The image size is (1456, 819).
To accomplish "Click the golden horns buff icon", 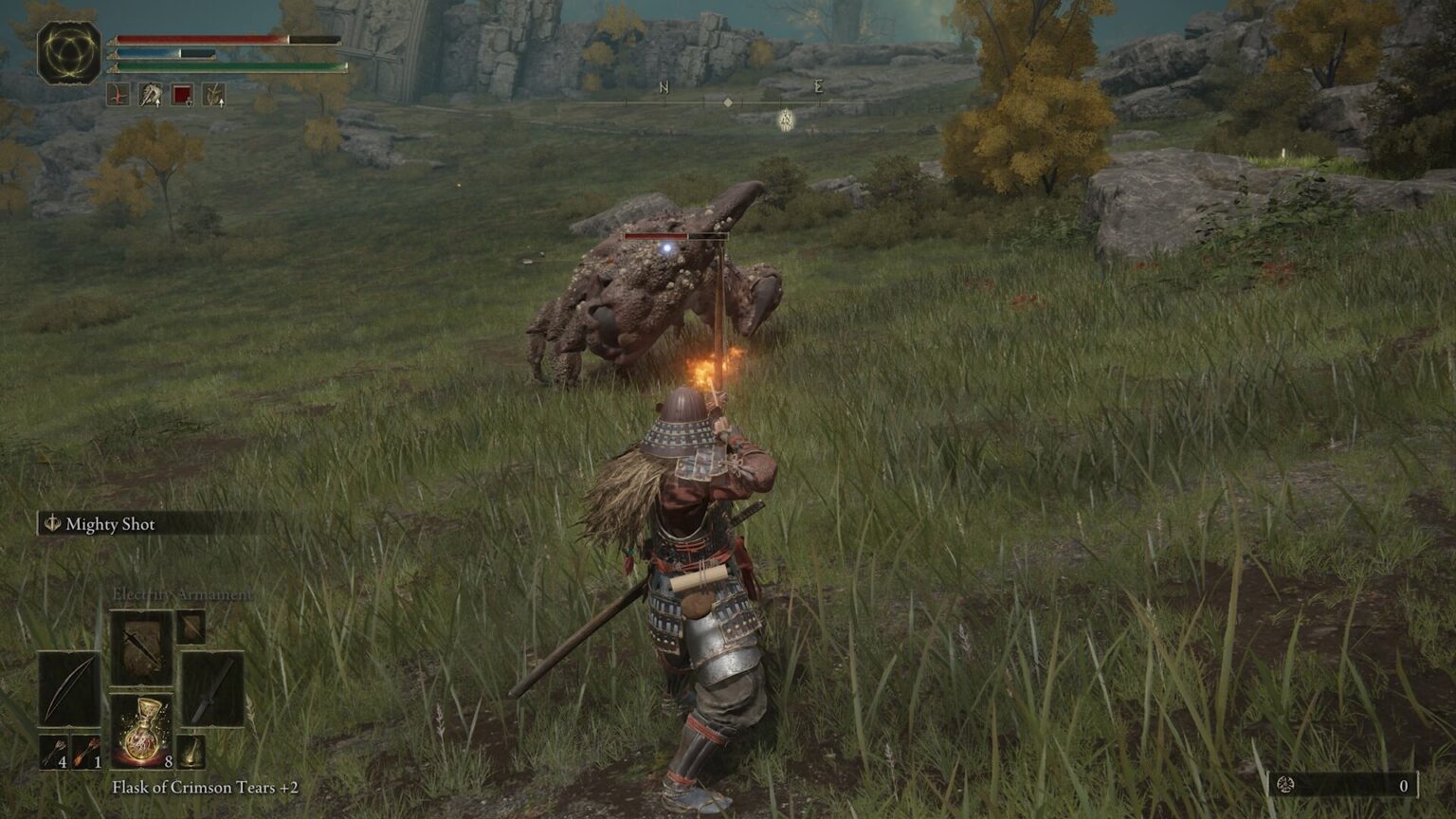I will pyautogui.click(x=214, y=95).
